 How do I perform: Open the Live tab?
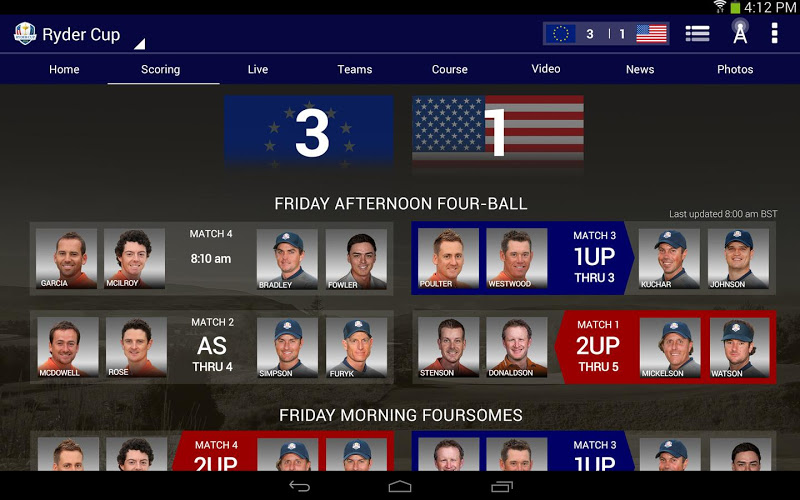point(258,69)
